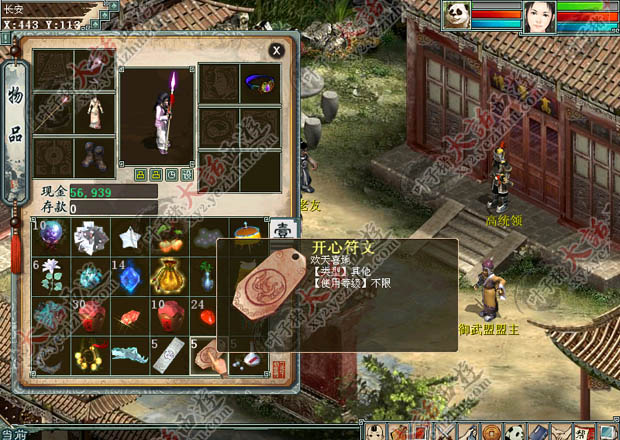Select the white paper talisman stack
This screenshot has height=440, width=620.
[x=168, y=354]
